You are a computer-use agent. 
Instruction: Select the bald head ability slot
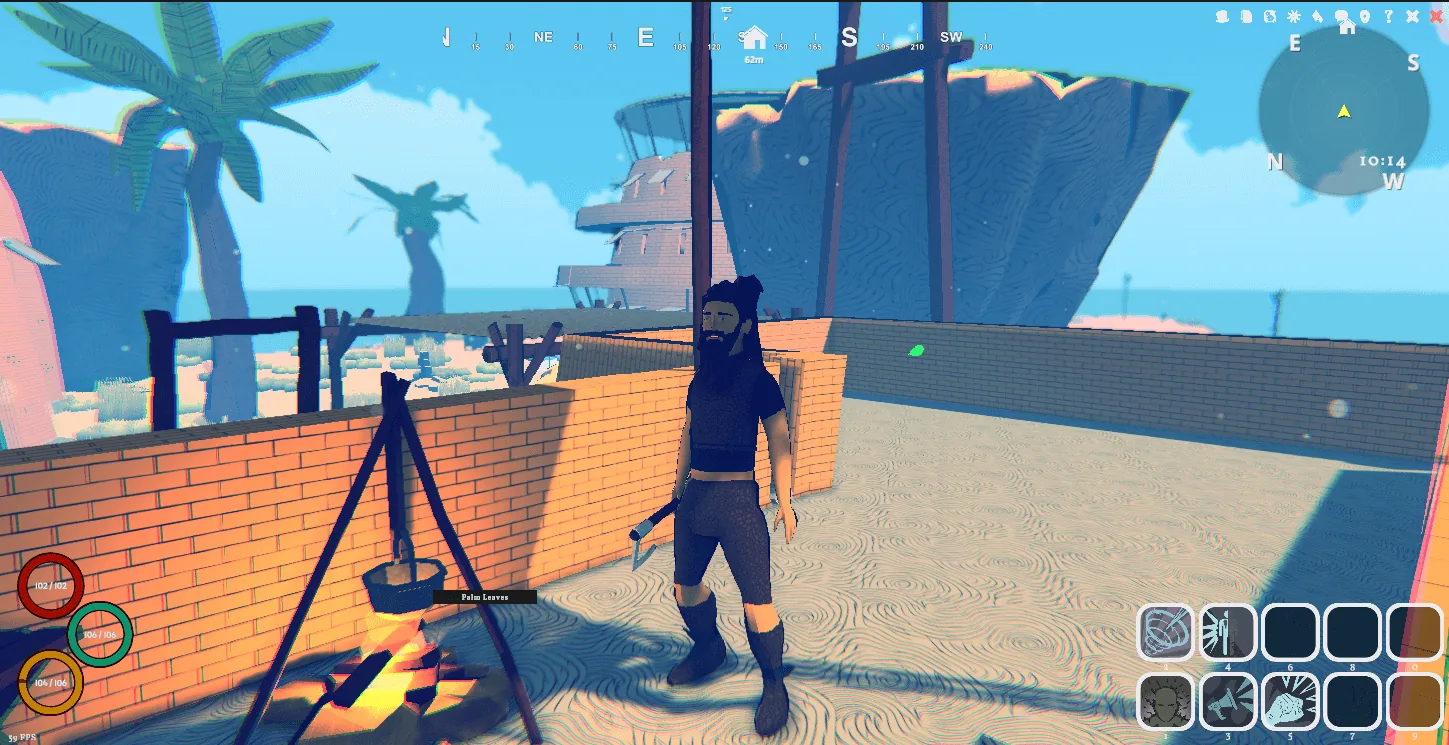(x=1165, y=701)
